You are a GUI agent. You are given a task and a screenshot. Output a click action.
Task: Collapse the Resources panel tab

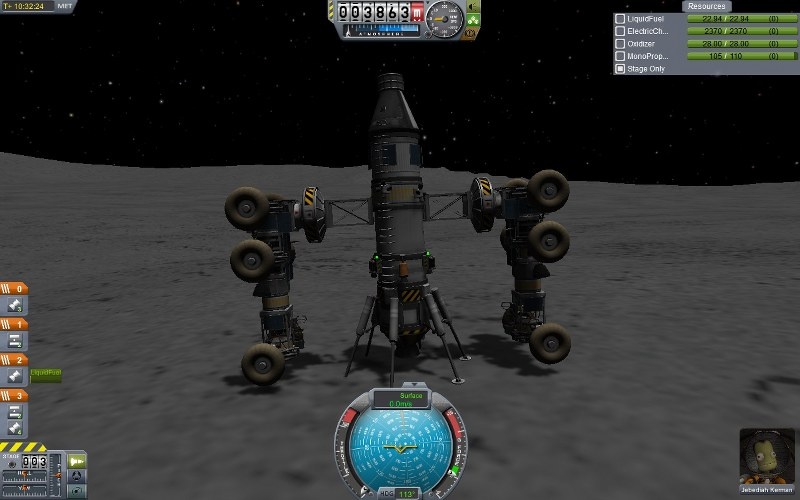705,6
